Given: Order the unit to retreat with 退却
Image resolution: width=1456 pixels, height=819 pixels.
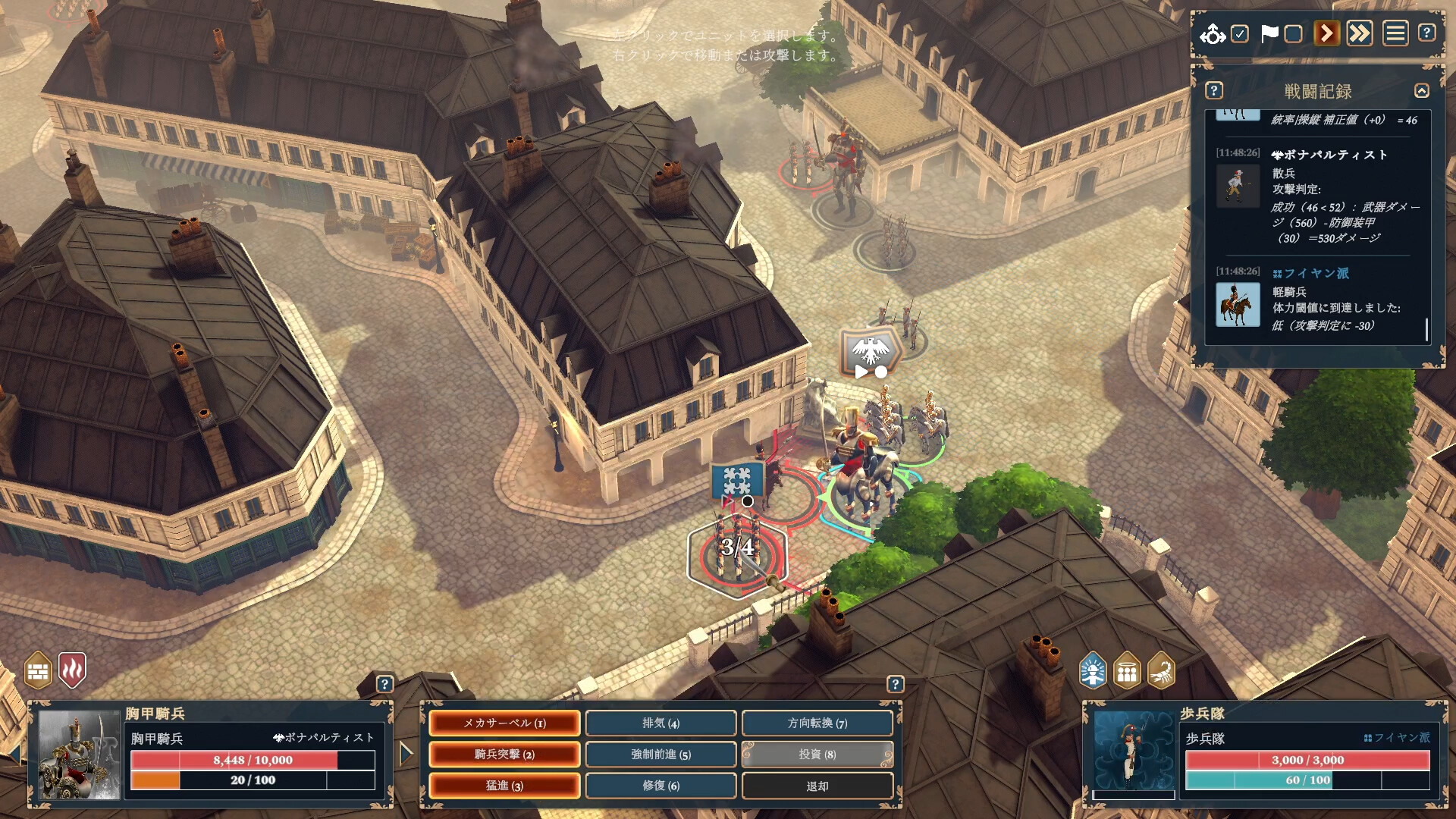Looking at the screenshot, I should (817, 786).
